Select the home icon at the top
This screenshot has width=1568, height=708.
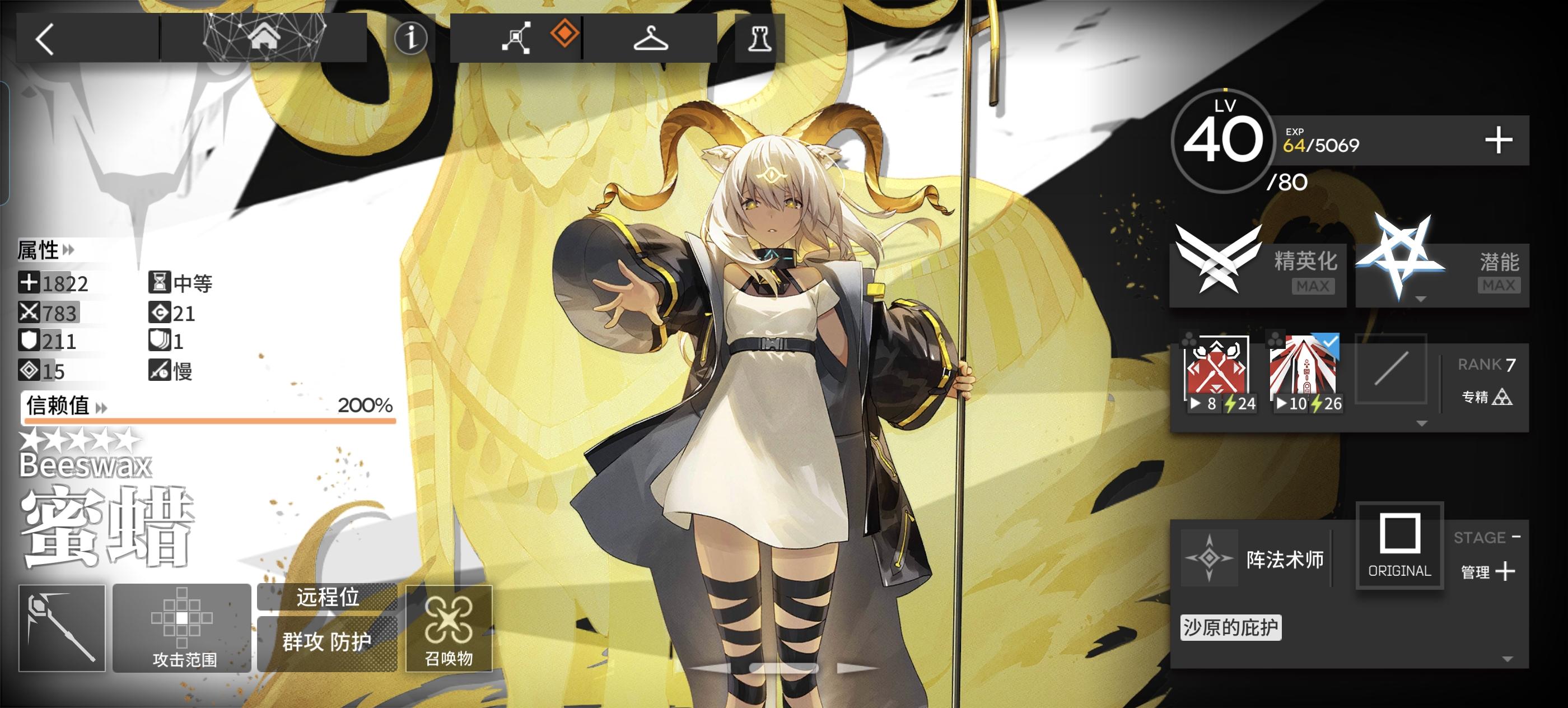pyautogui.click(x=264, y=38)
